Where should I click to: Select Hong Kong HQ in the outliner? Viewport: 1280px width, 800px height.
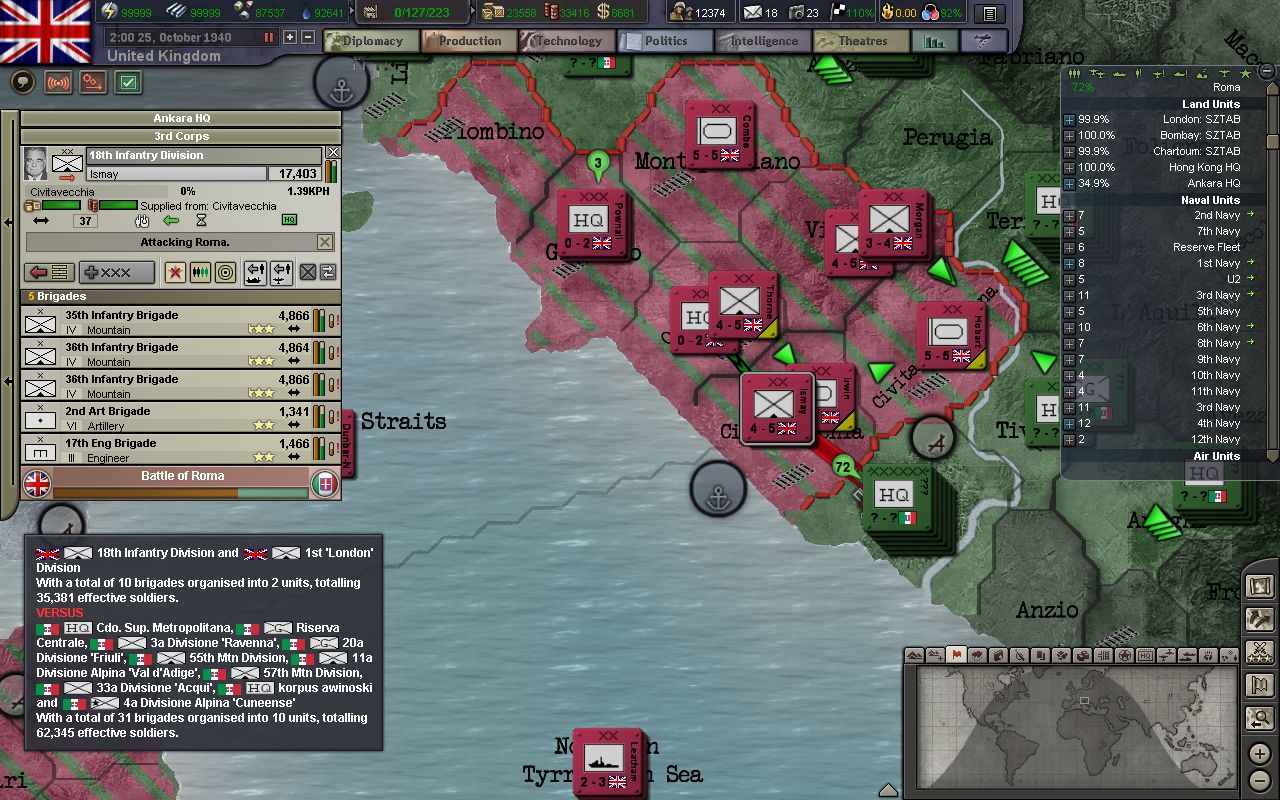point(1204,167)
